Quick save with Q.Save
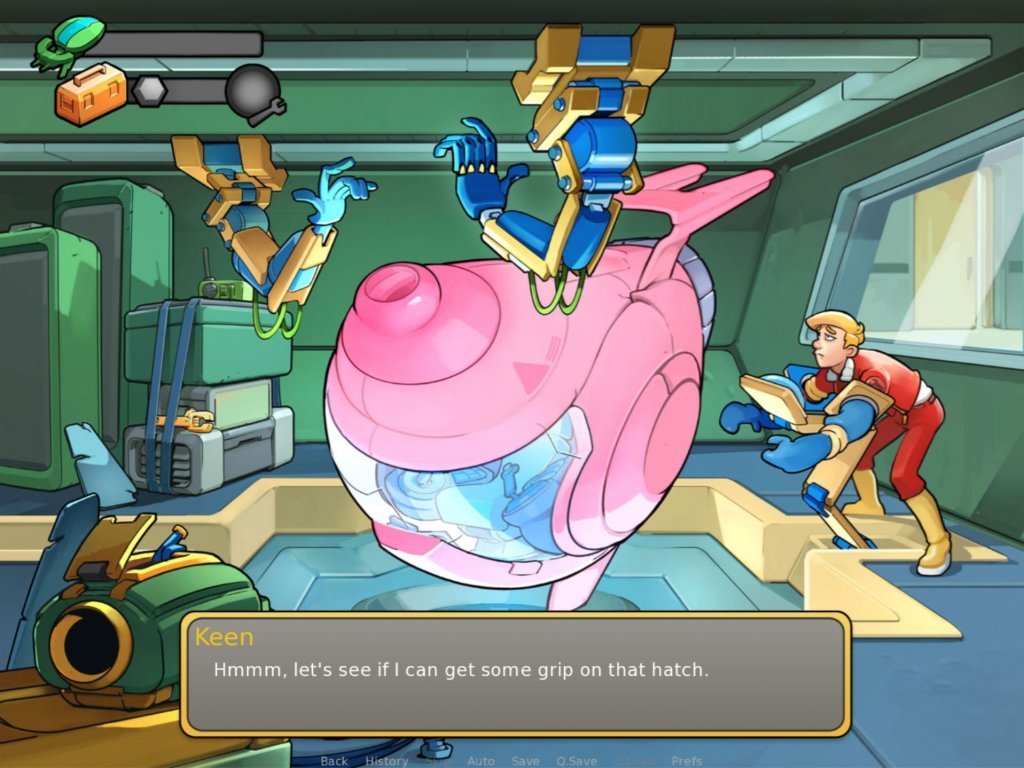Screen dimensions: 1024x768 pyautogui.click(x=576, y=761)
